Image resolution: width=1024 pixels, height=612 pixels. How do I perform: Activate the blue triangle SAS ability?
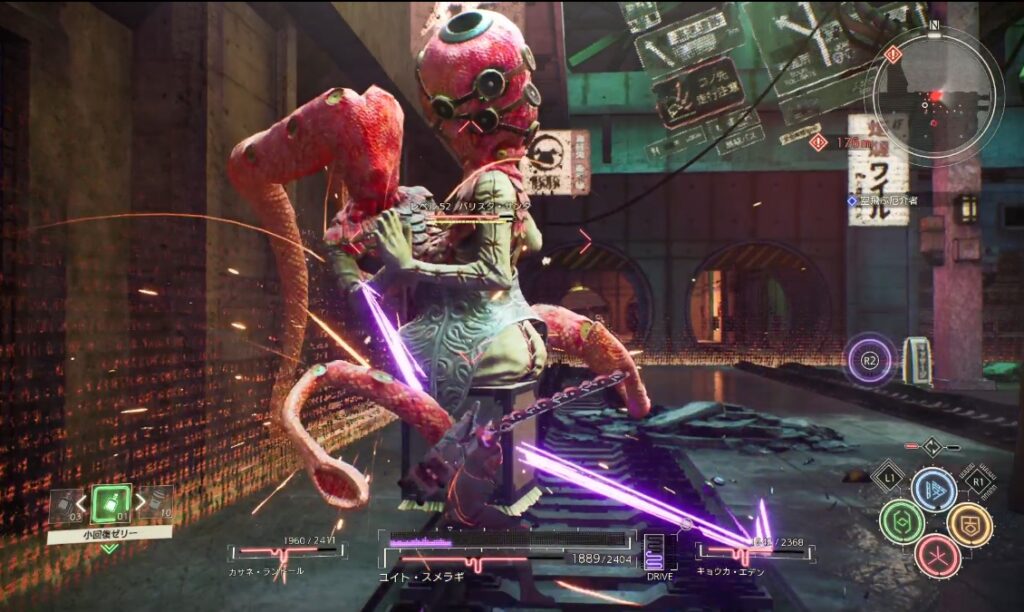click(934, 489)
